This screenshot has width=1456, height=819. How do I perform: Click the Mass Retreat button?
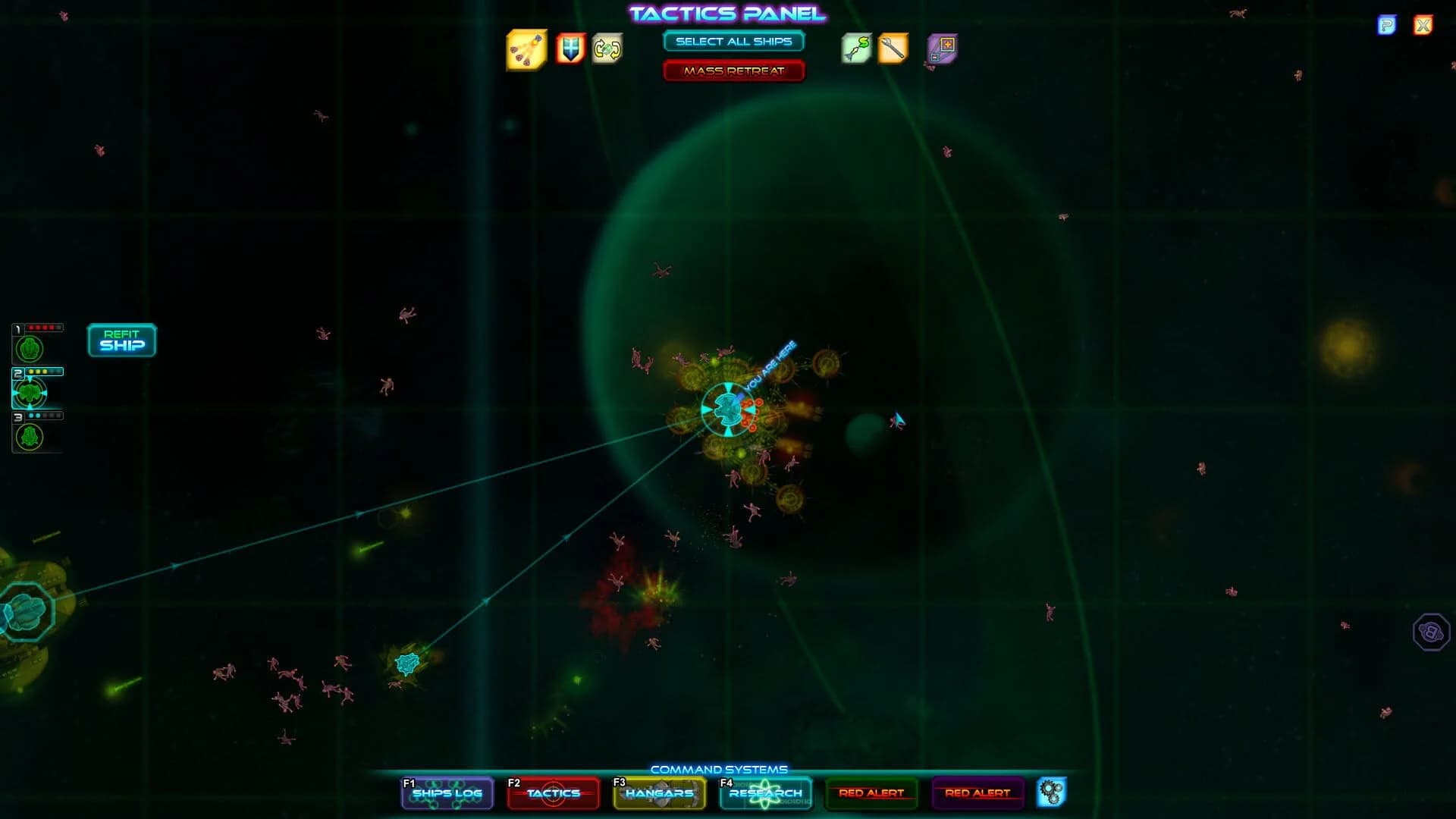tap(733, 71)
